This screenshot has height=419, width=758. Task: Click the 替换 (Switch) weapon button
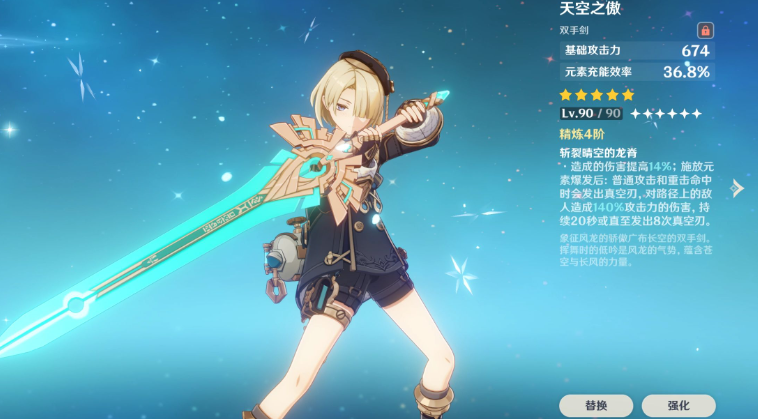pos(595,405)
